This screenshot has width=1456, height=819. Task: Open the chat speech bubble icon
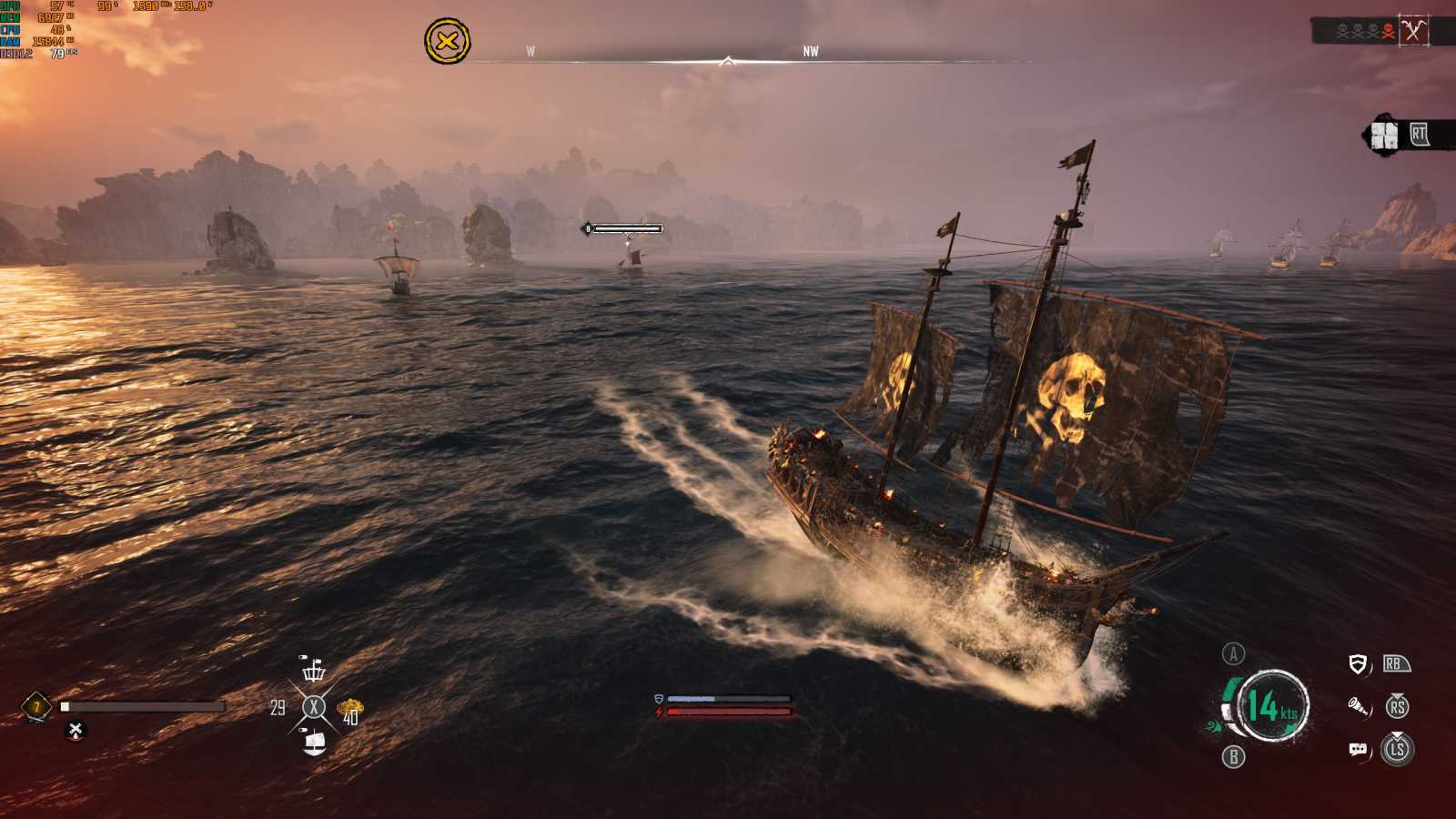point(1358,749)
